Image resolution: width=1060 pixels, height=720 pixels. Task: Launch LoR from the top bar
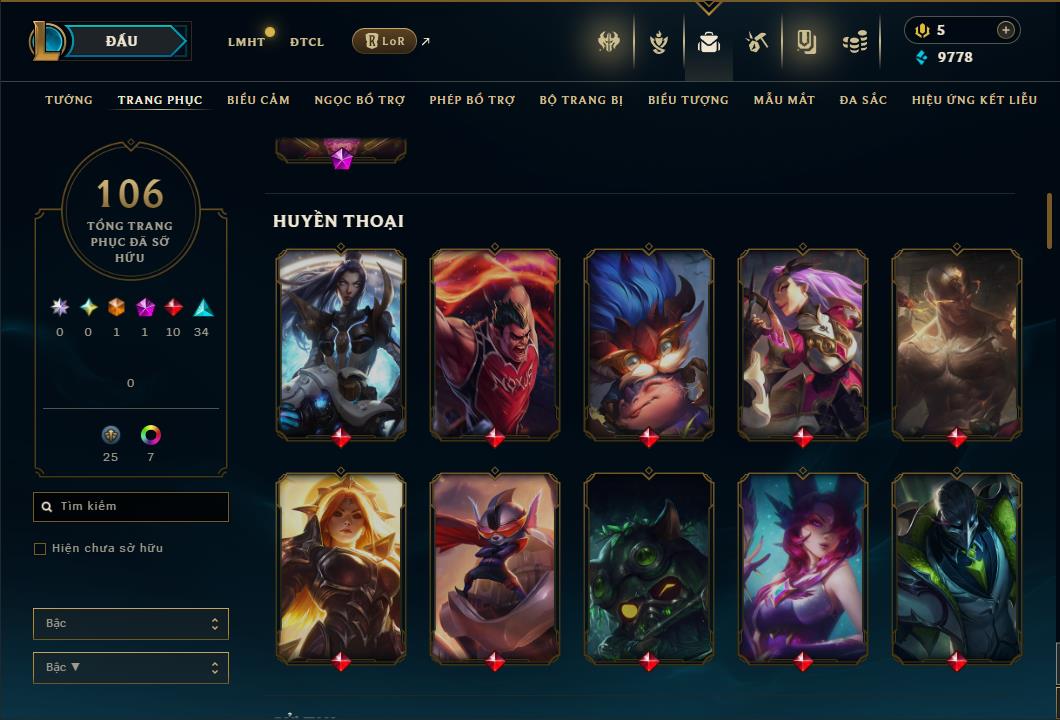click(x=384, y=41)
